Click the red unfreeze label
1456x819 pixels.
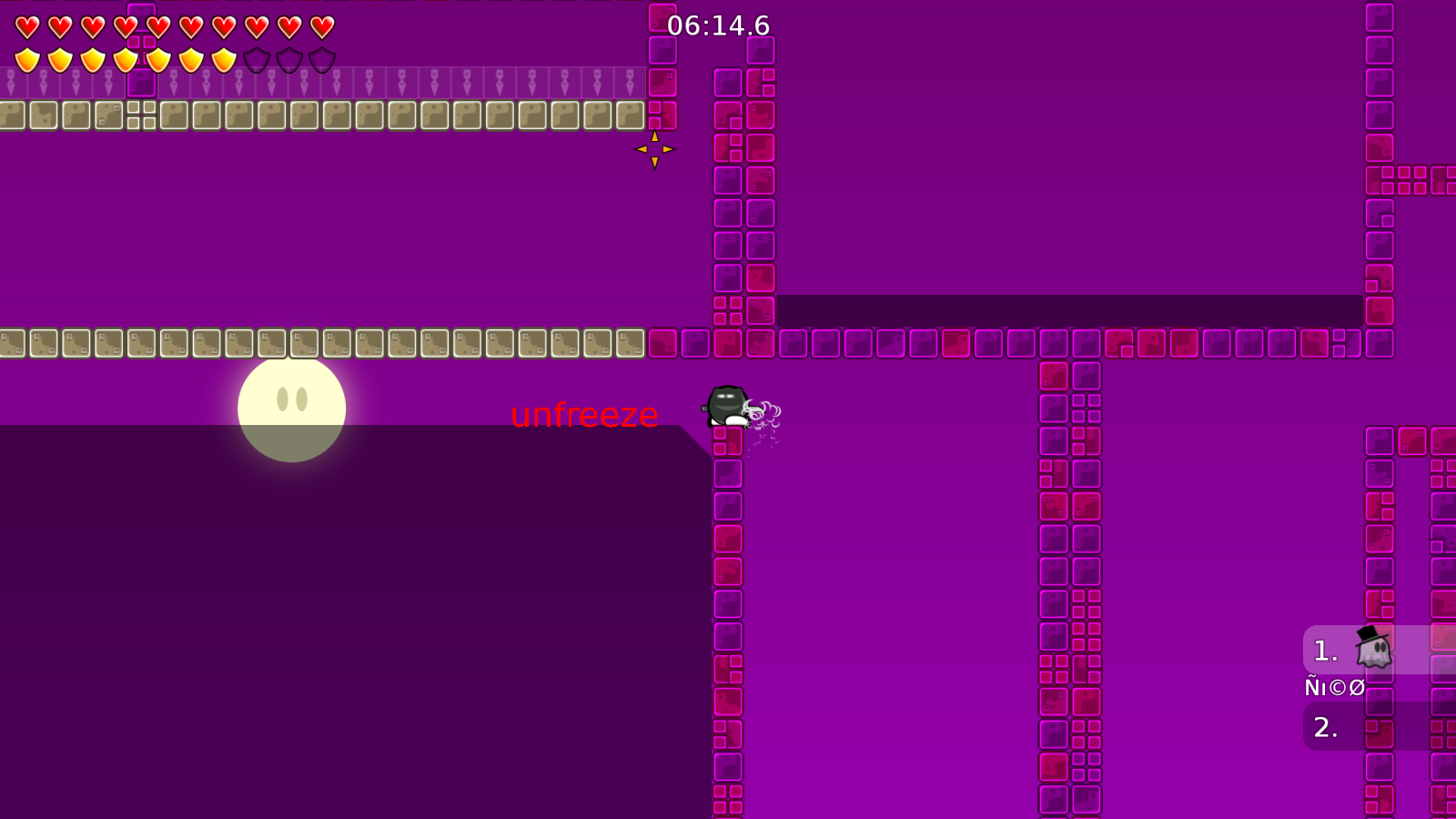(584, 416)
